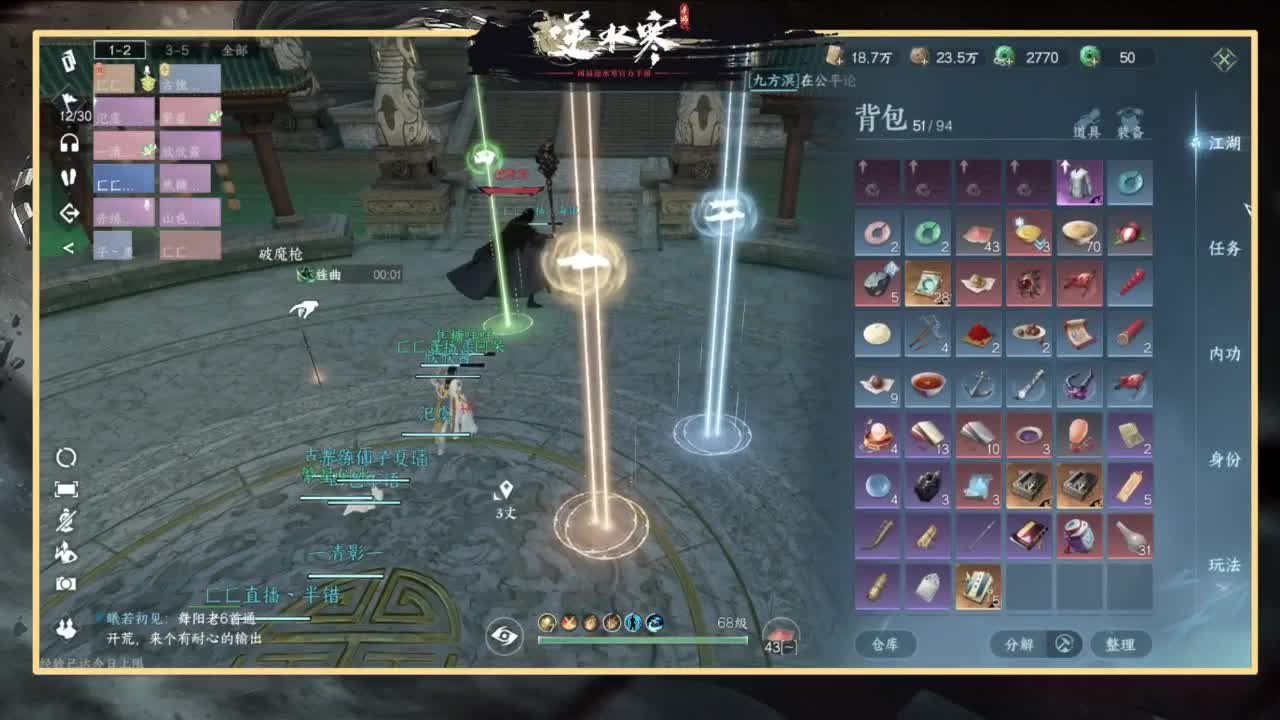Click the headphones voice audio icon
This screenshot has width=1280, height=720.
[x=70, y=142]
